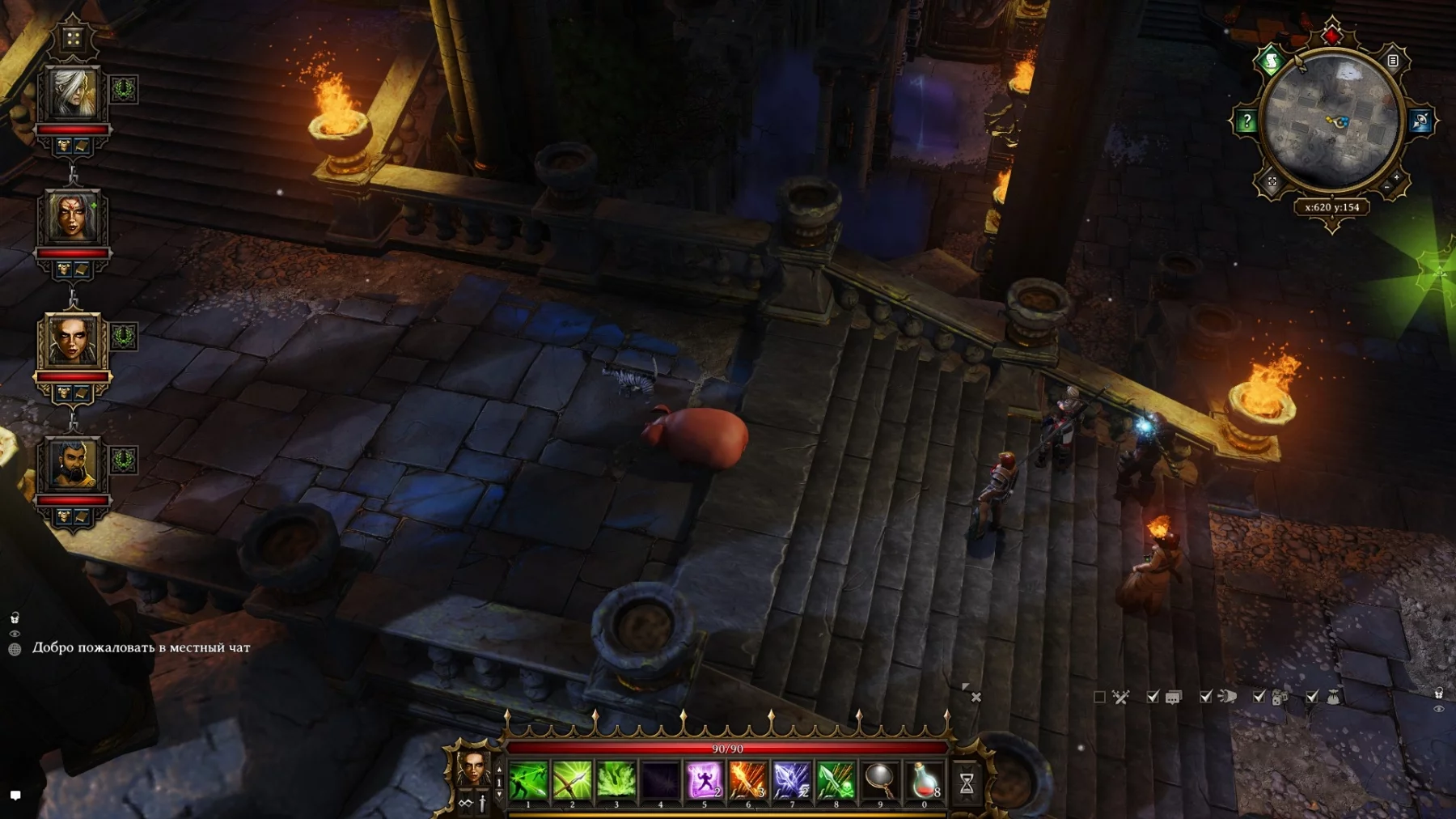Image resolution: width=1456 pixels, height=819 pixels.
Task: Cast the green poison cloud skill
Action: (616, 781)
